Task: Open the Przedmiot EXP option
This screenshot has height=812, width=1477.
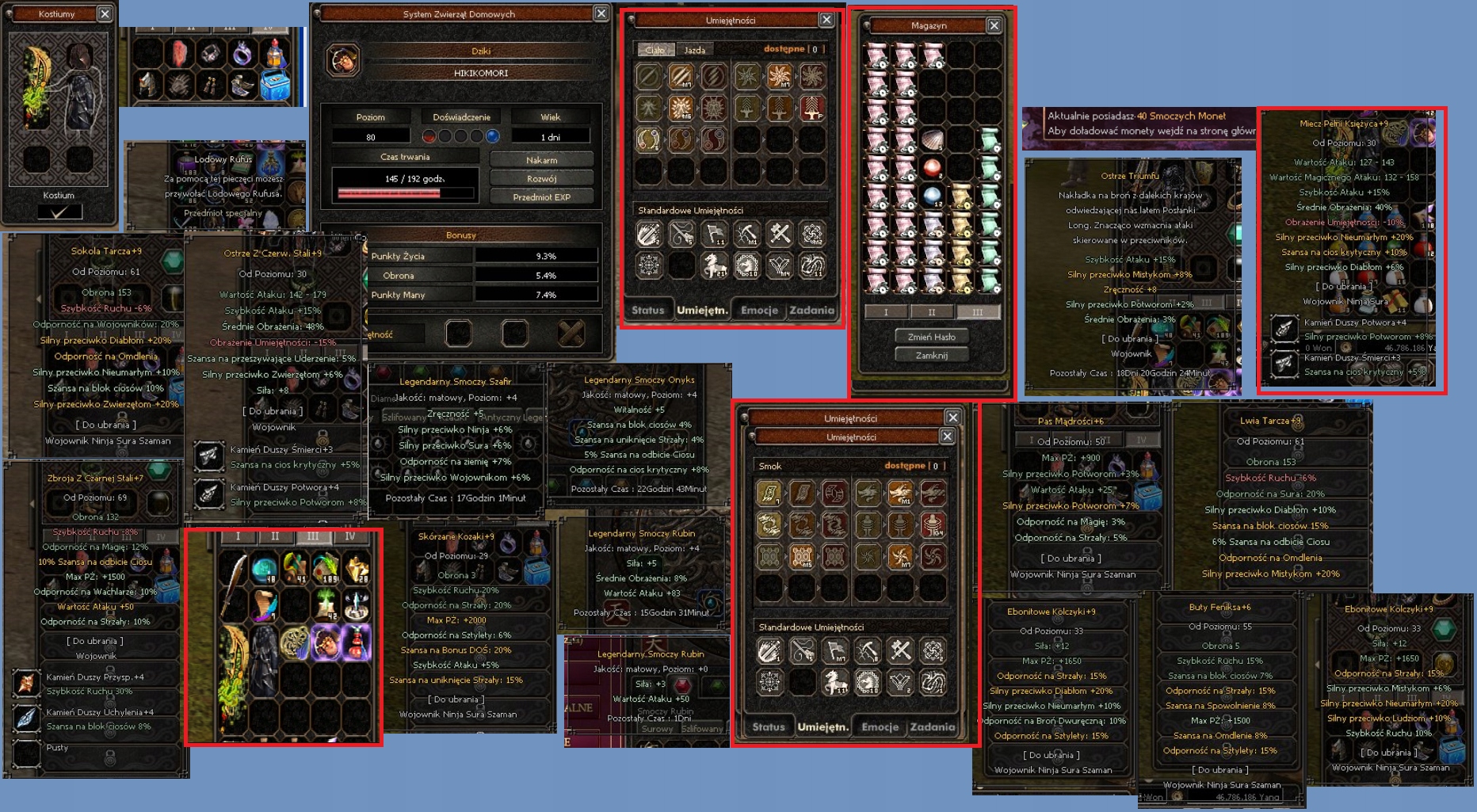Action: coord(541,197)
